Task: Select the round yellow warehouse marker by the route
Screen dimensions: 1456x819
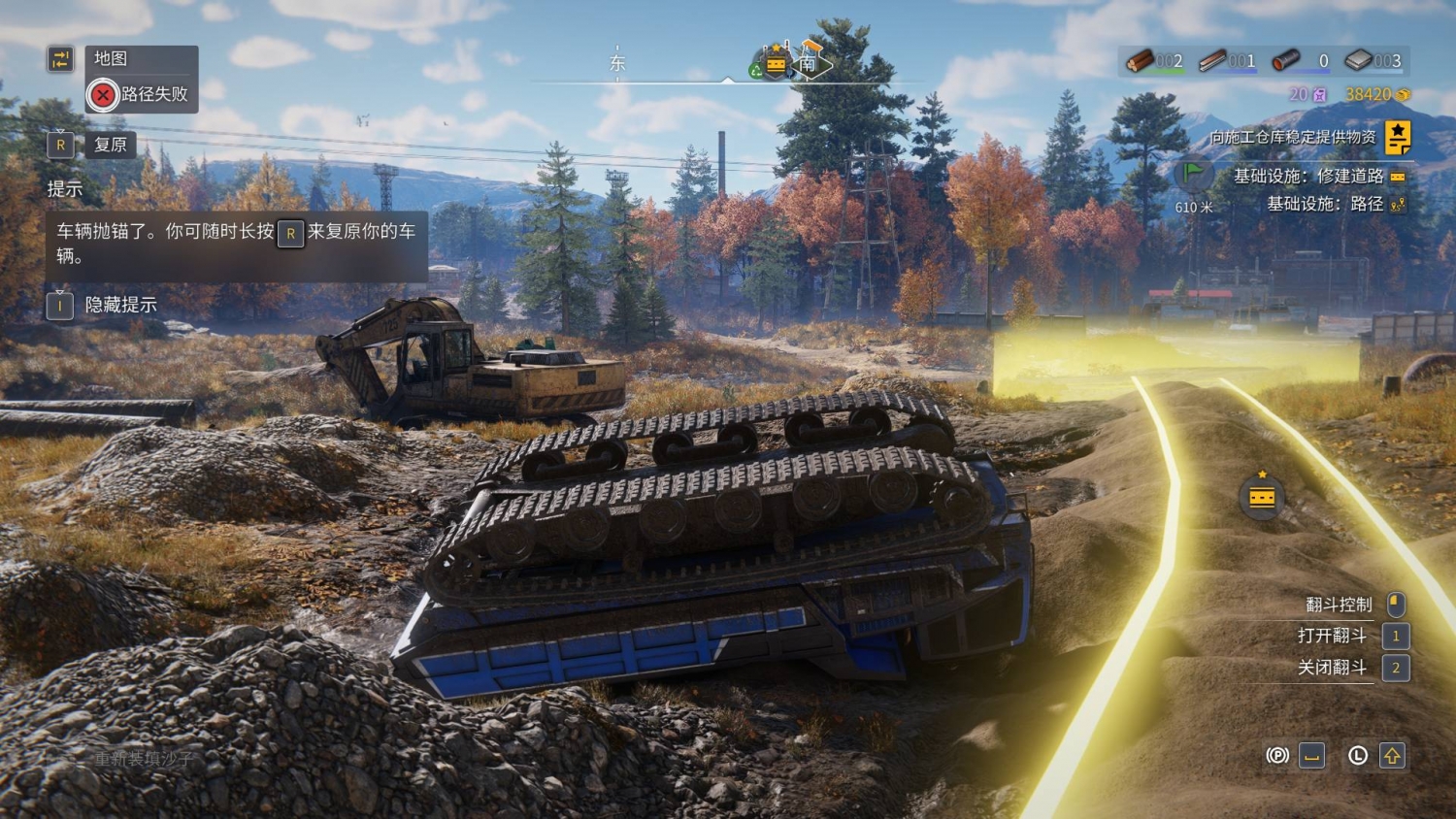Action: [1262, 497]
